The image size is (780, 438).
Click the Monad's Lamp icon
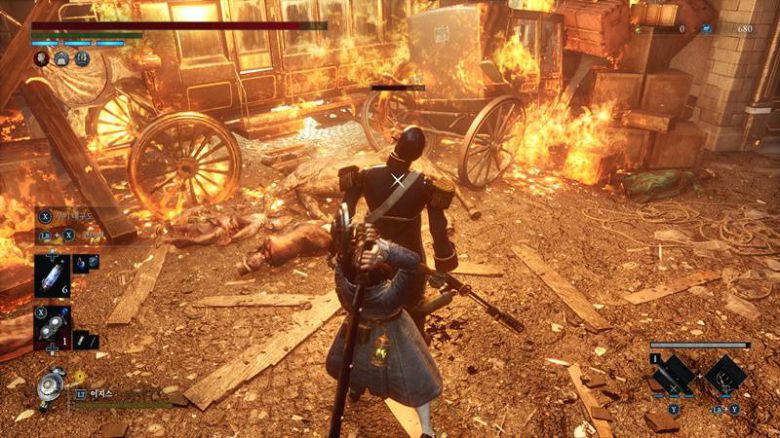(x=50, y=387)
